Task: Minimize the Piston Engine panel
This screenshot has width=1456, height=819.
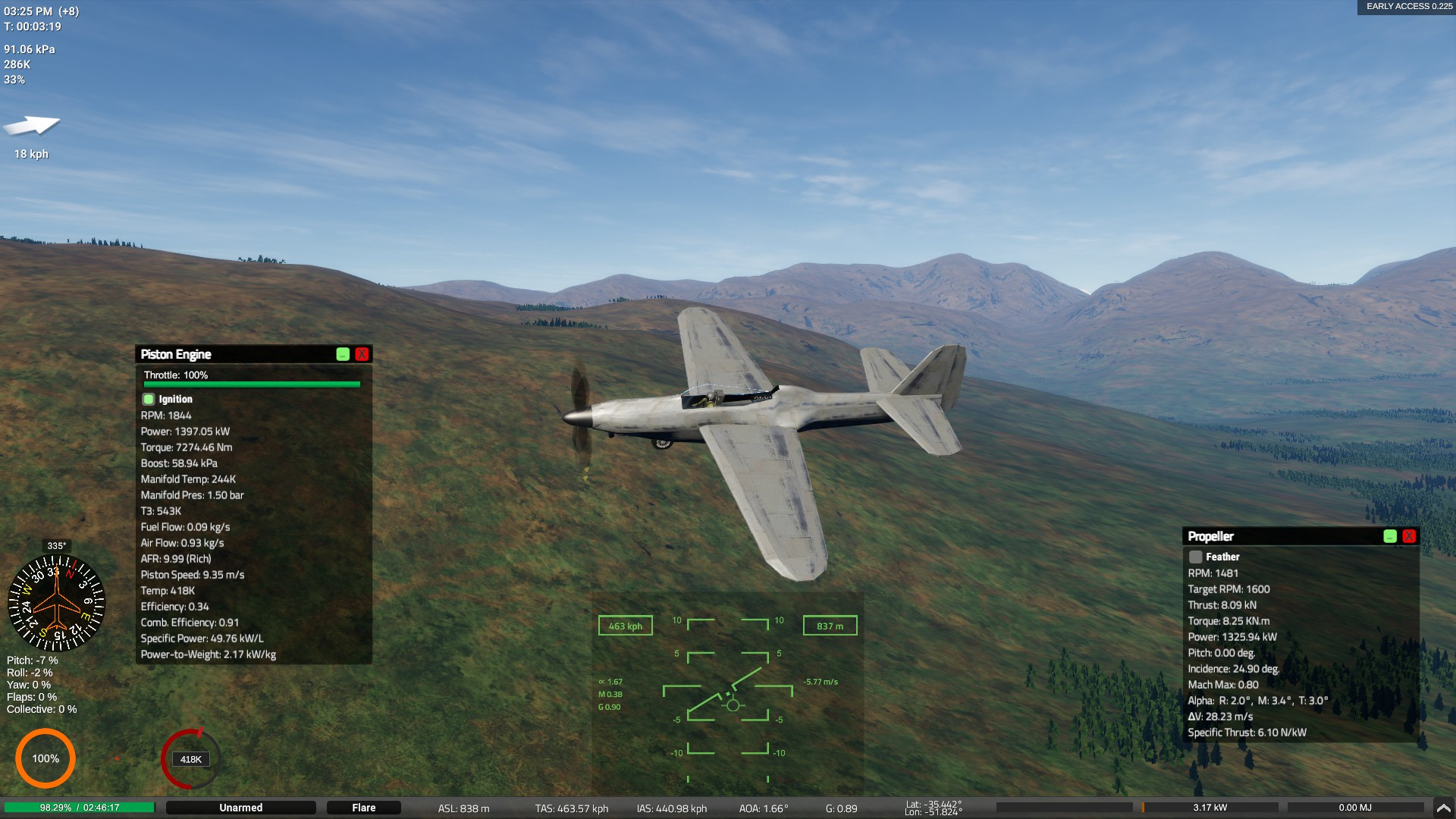Action: (x=343, y=354)
